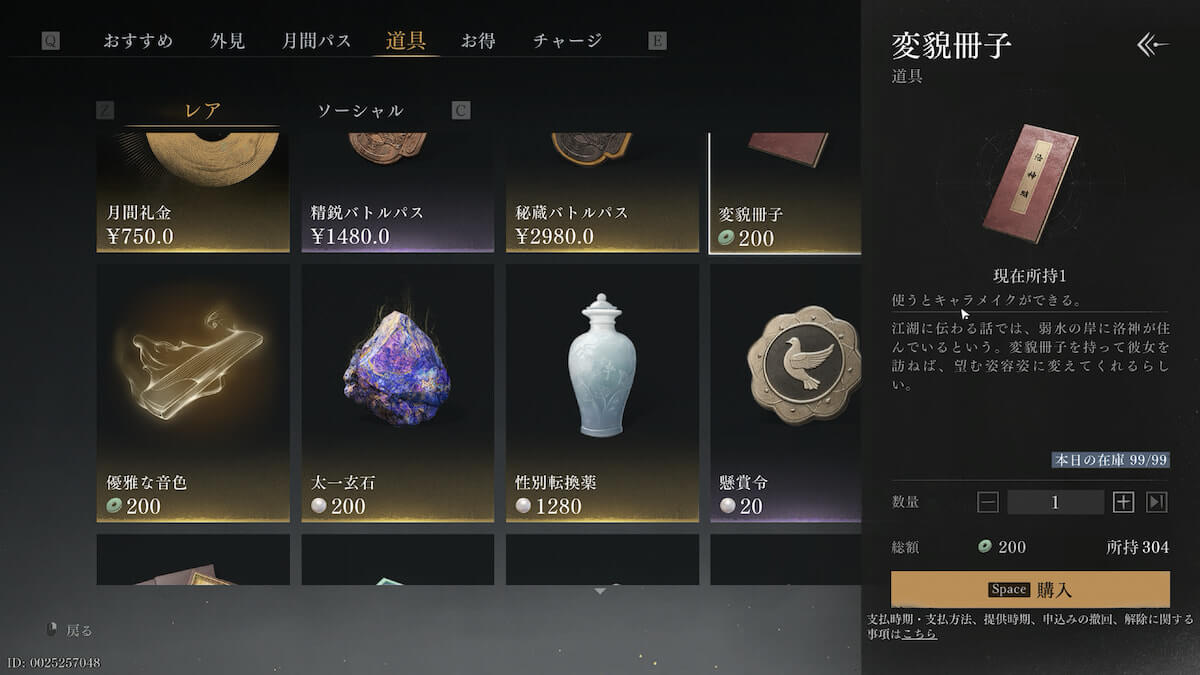The height and width of the screenshot is (675, 1200).
Task: Select the 変貌冊子 shop card
Action: (784, 192)
